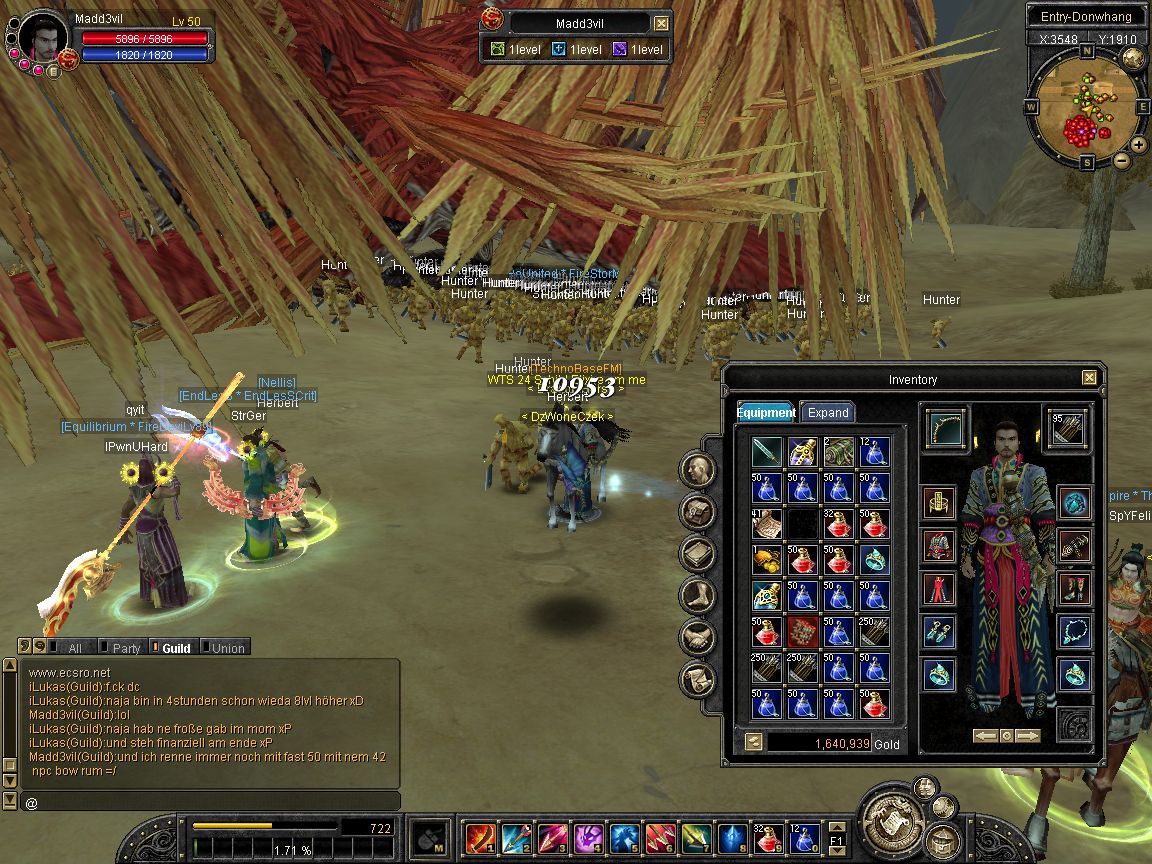
Task: Rotate character preview to the right
Action: (x=1028, y=735)
